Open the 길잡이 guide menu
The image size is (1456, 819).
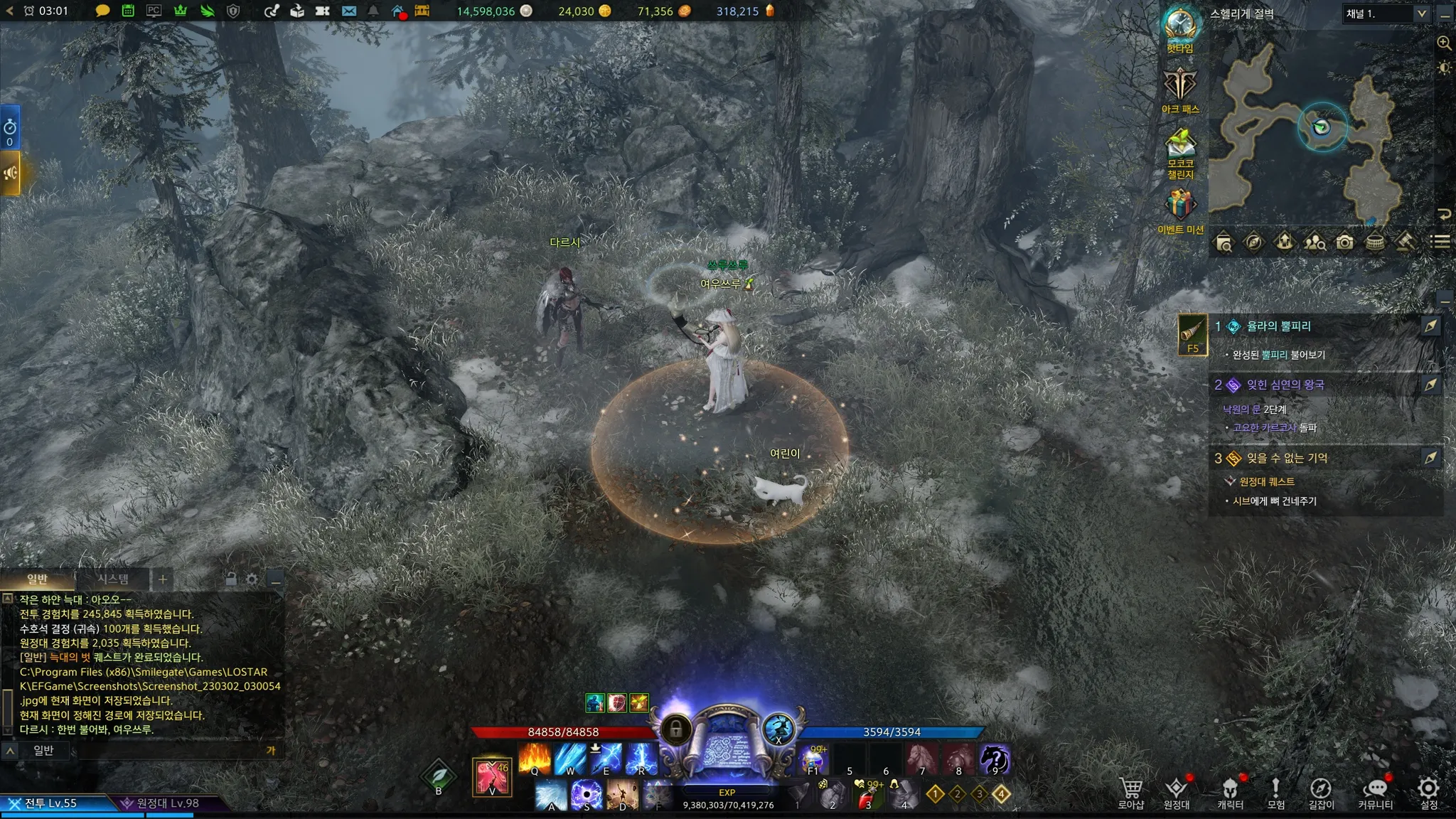(1321, 792)
